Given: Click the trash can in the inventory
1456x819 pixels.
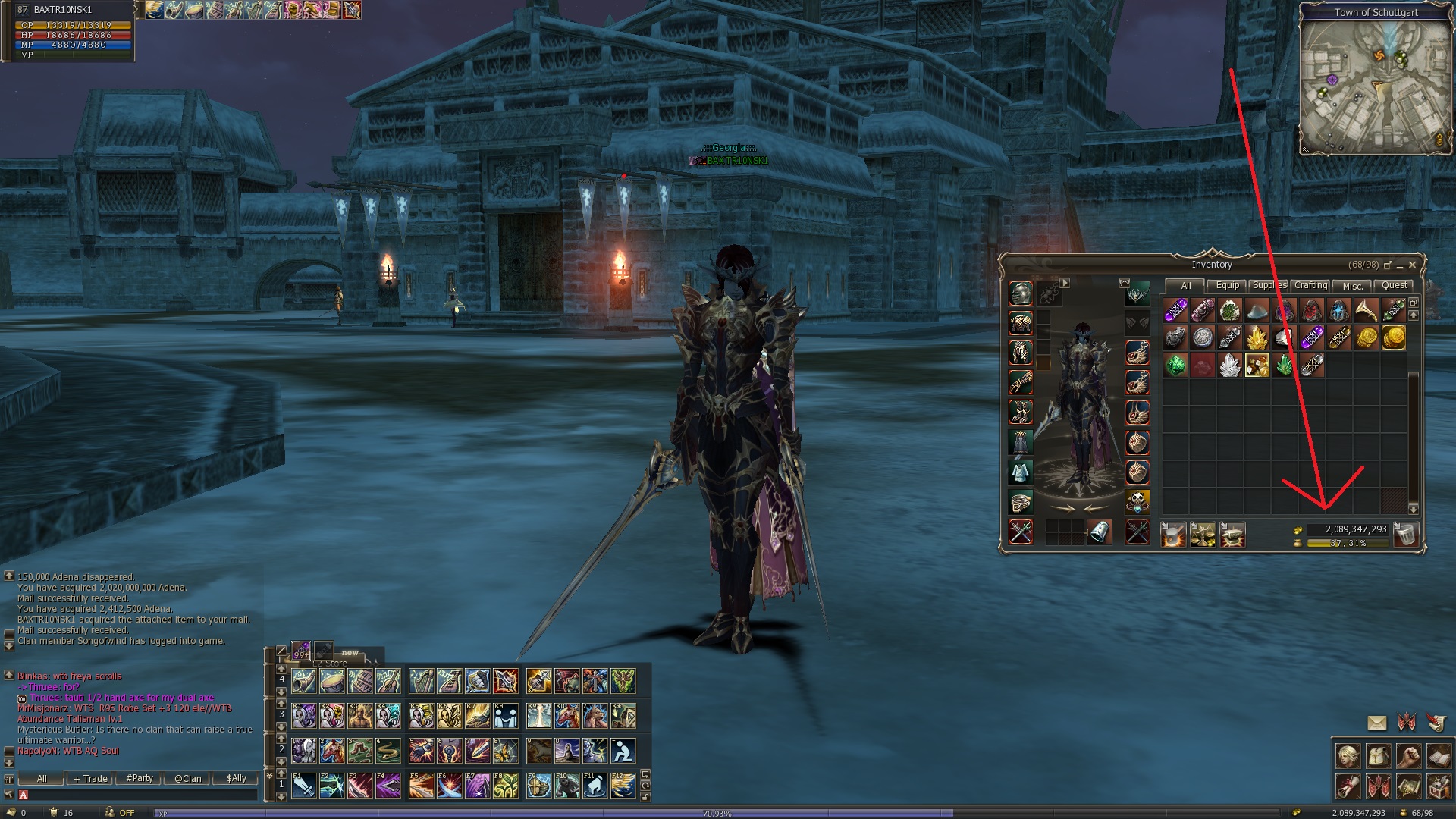Looking at the screenshot, I should [x=1405, y=535].
